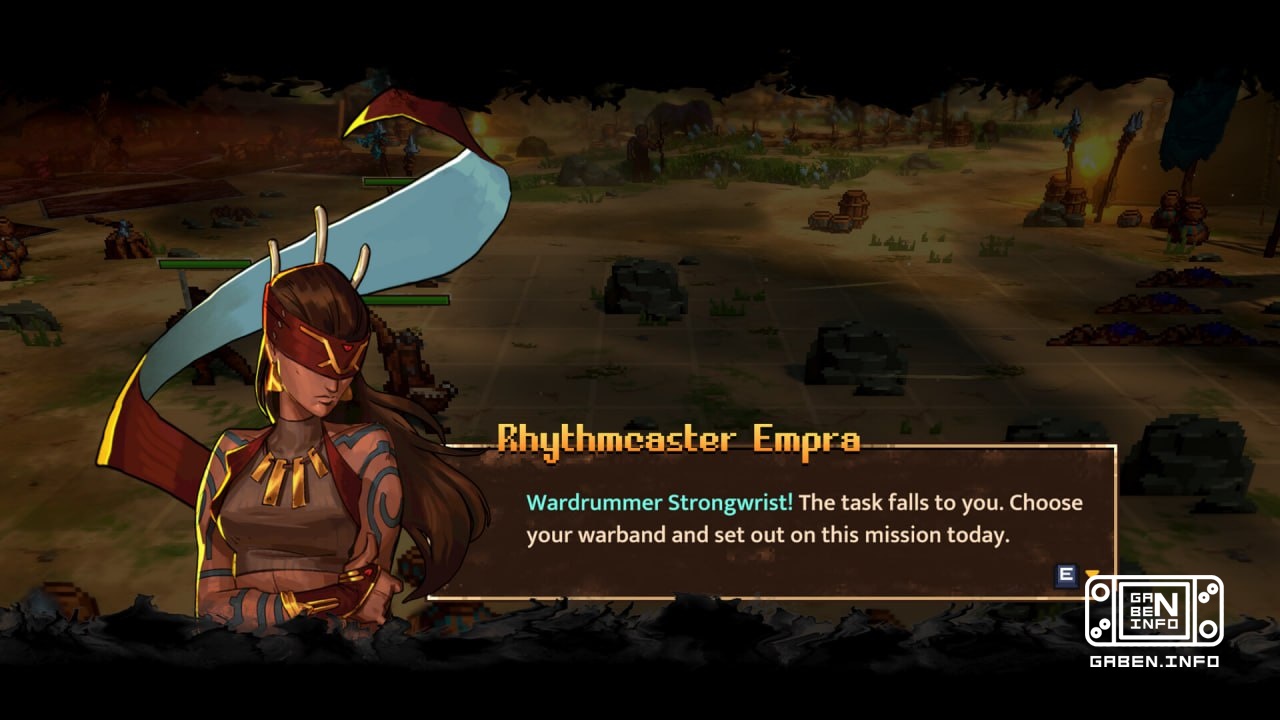The width and height of the screenshot is (1280, 720).
Task: Click GABEN.INFO text below the watermark
Action: (x=1152, y=660)
